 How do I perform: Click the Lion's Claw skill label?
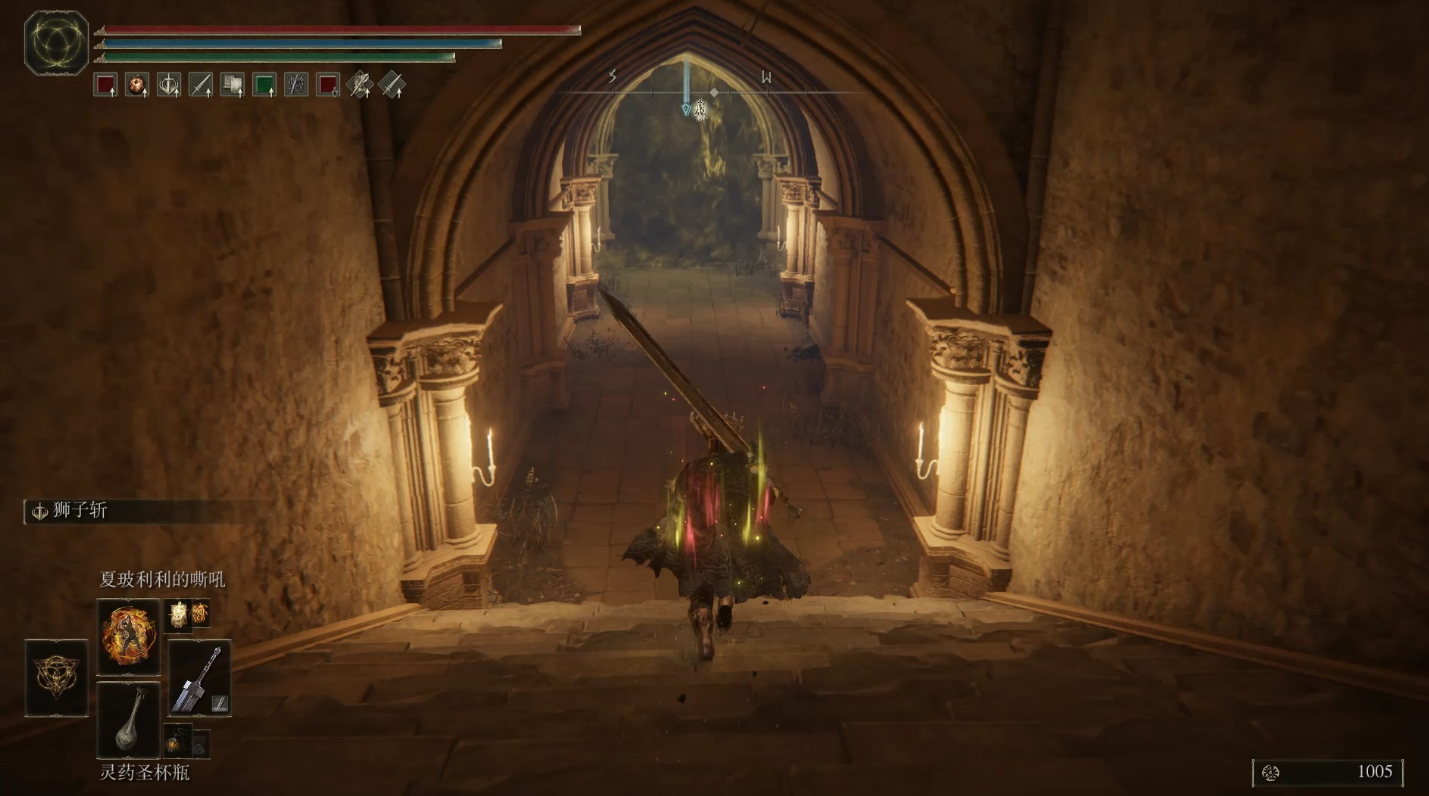(x=80, y=511)
